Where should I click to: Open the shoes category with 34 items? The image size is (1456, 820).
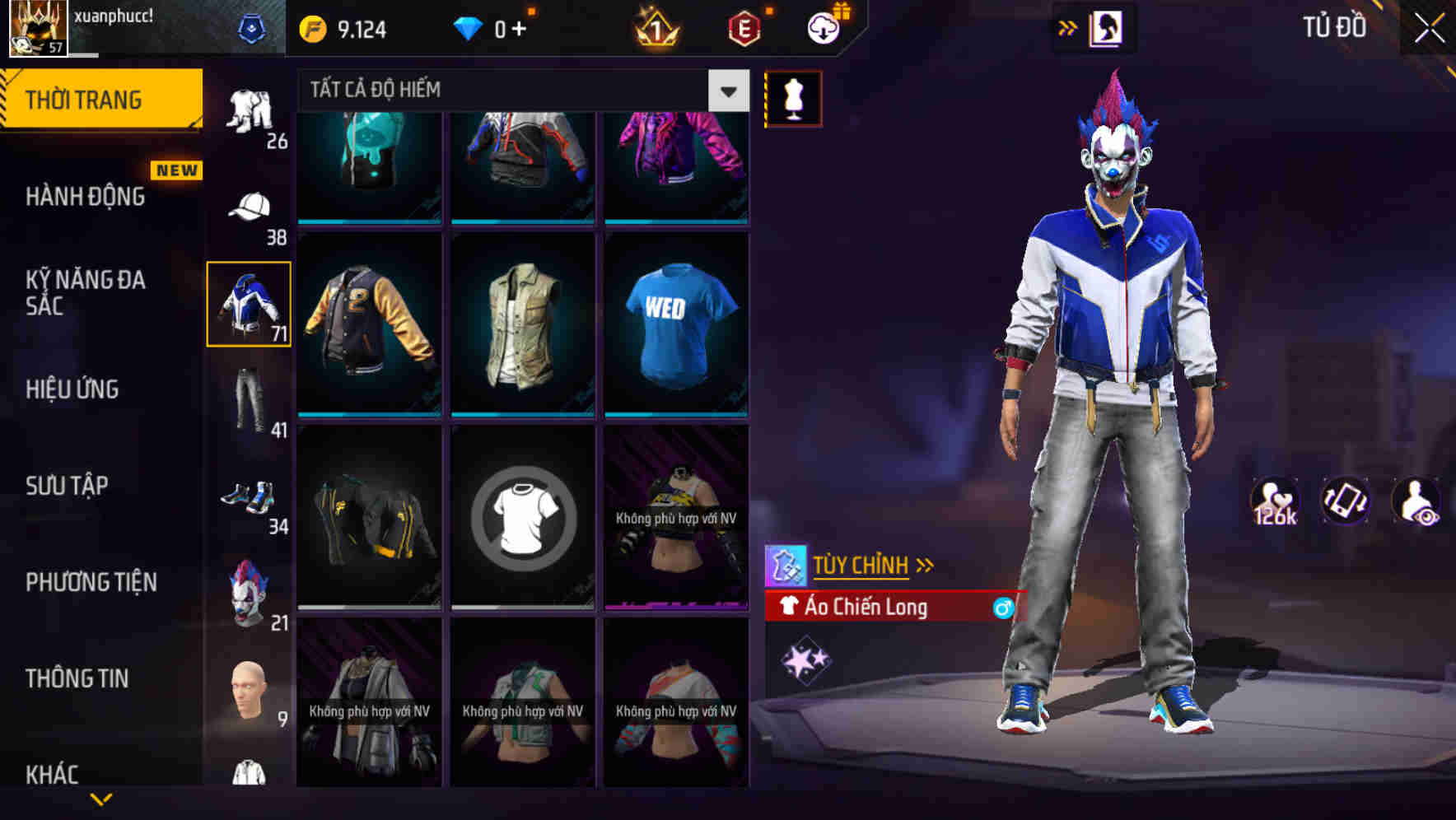(249, 496)
